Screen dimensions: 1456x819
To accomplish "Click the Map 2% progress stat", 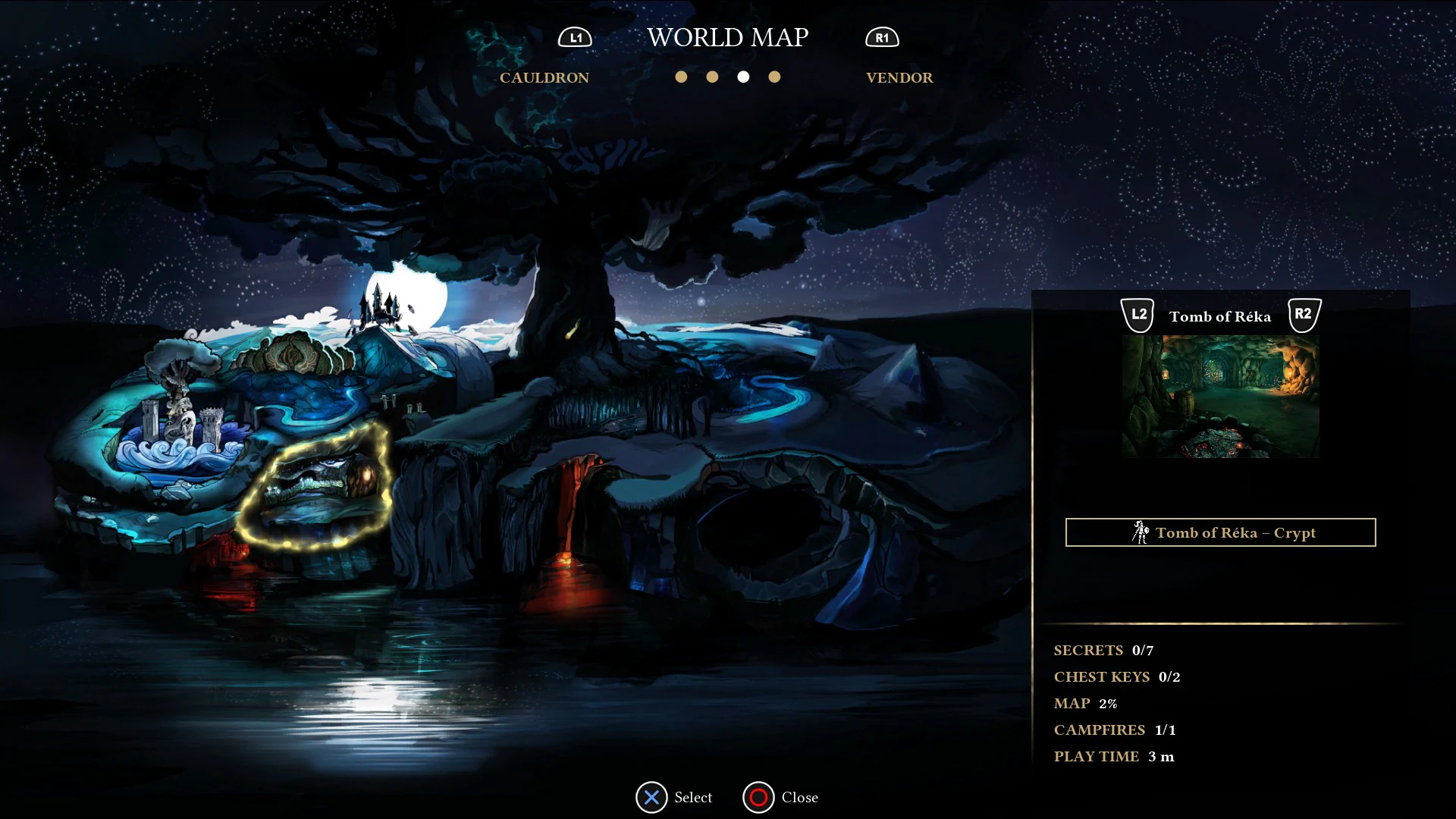I will (1084, 703).
